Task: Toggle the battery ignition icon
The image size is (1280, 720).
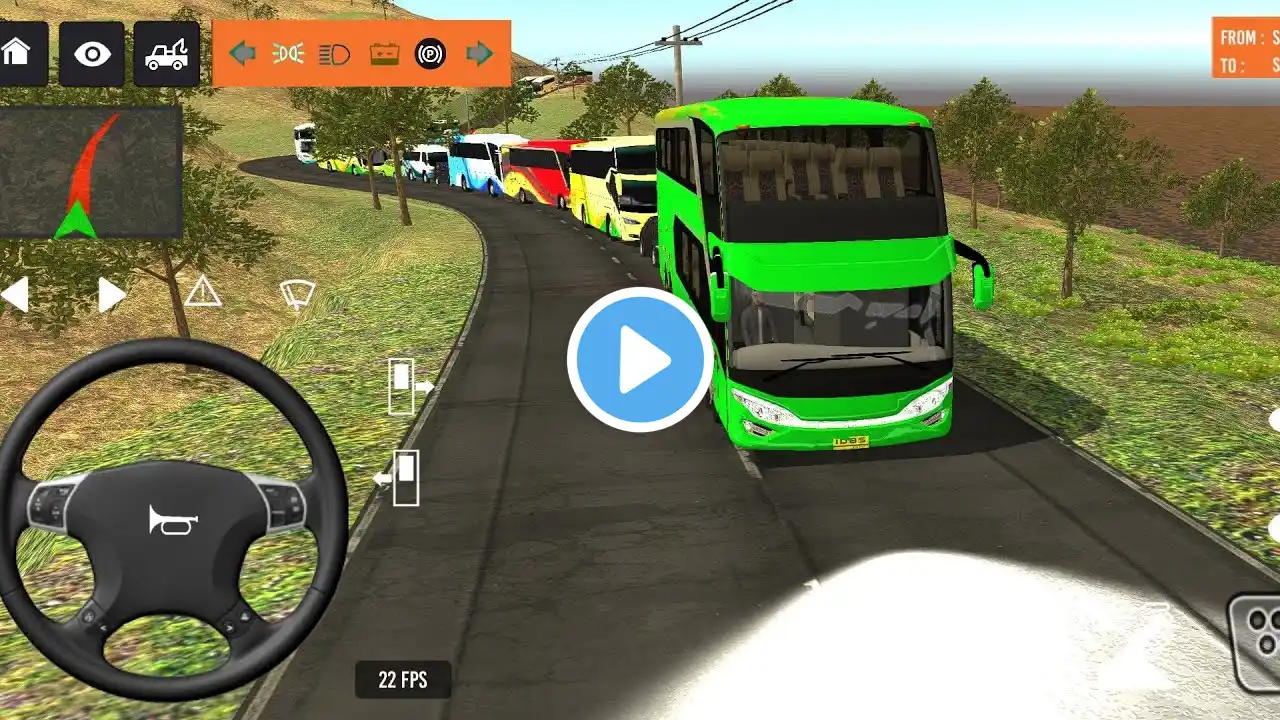Action: (384, 53)
